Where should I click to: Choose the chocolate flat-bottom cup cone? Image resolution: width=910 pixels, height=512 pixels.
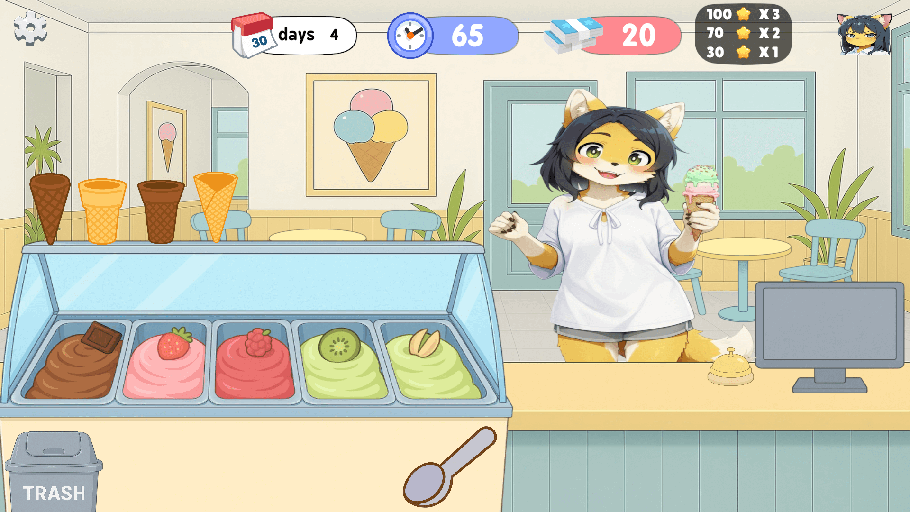(x=162, y=211)
